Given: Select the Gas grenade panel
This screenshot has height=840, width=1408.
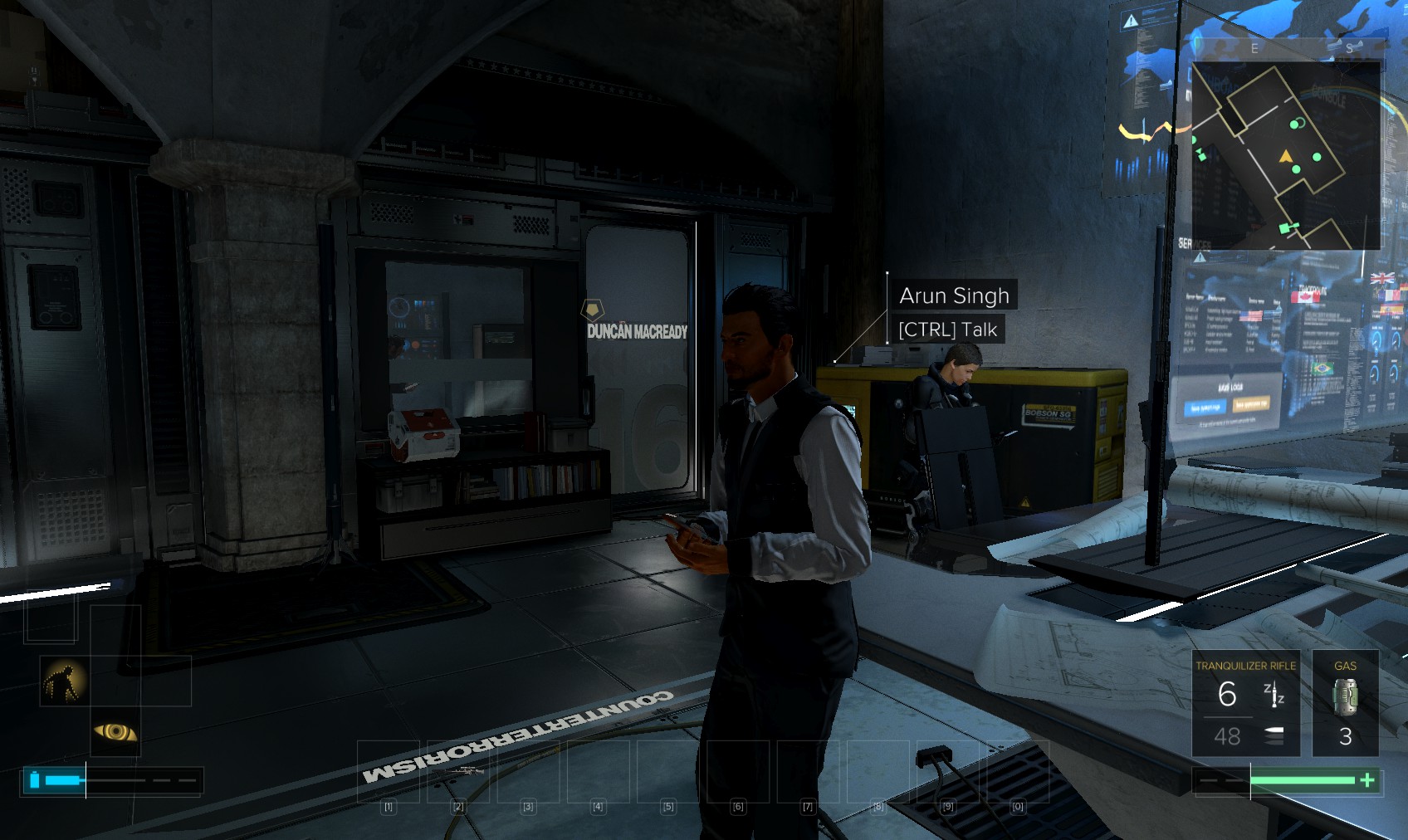Looking at the screenshot, I should [x=1345, y=703].
